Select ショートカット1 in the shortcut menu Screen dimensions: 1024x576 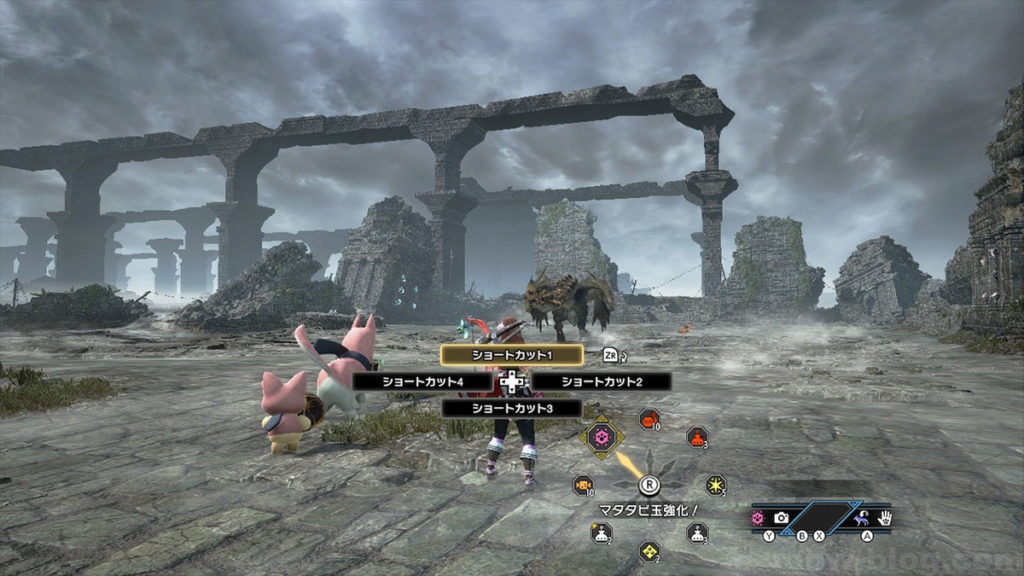click(497, 354)
